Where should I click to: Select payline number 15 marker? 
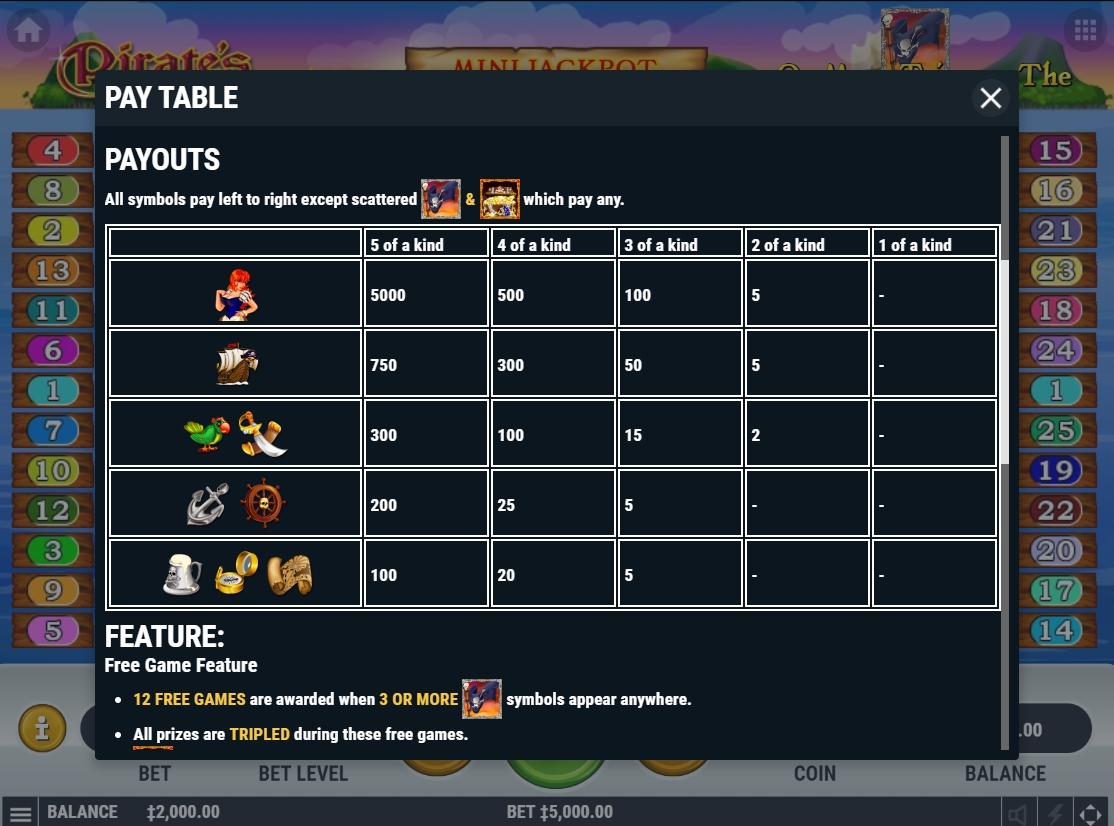[x=1055, y=151]
